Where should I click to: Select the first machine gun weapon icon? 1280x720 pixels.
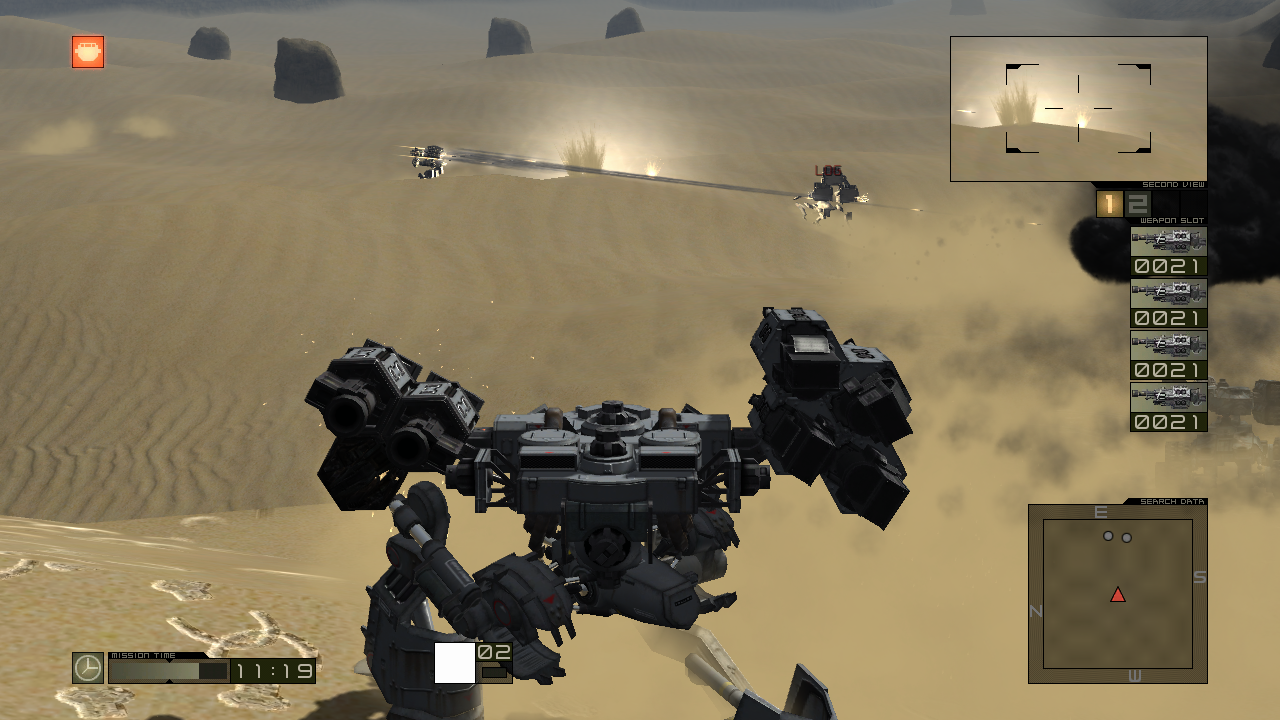[x=1168, y=241]
